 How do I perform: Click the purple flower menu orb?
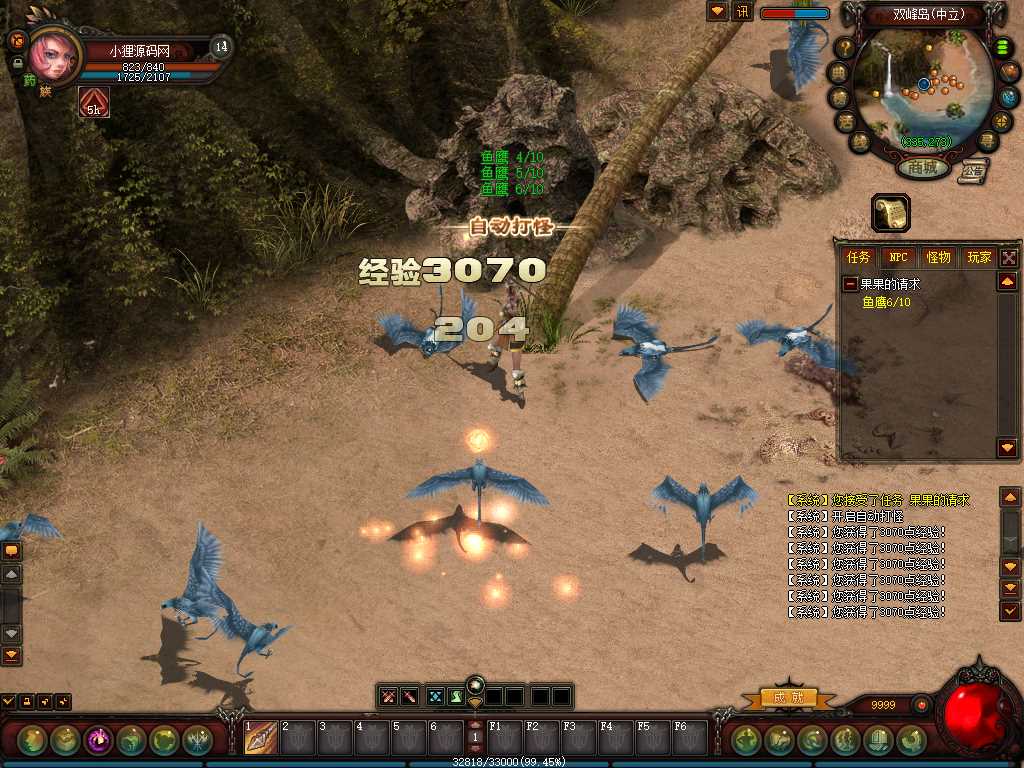click(x=98, y=740)
